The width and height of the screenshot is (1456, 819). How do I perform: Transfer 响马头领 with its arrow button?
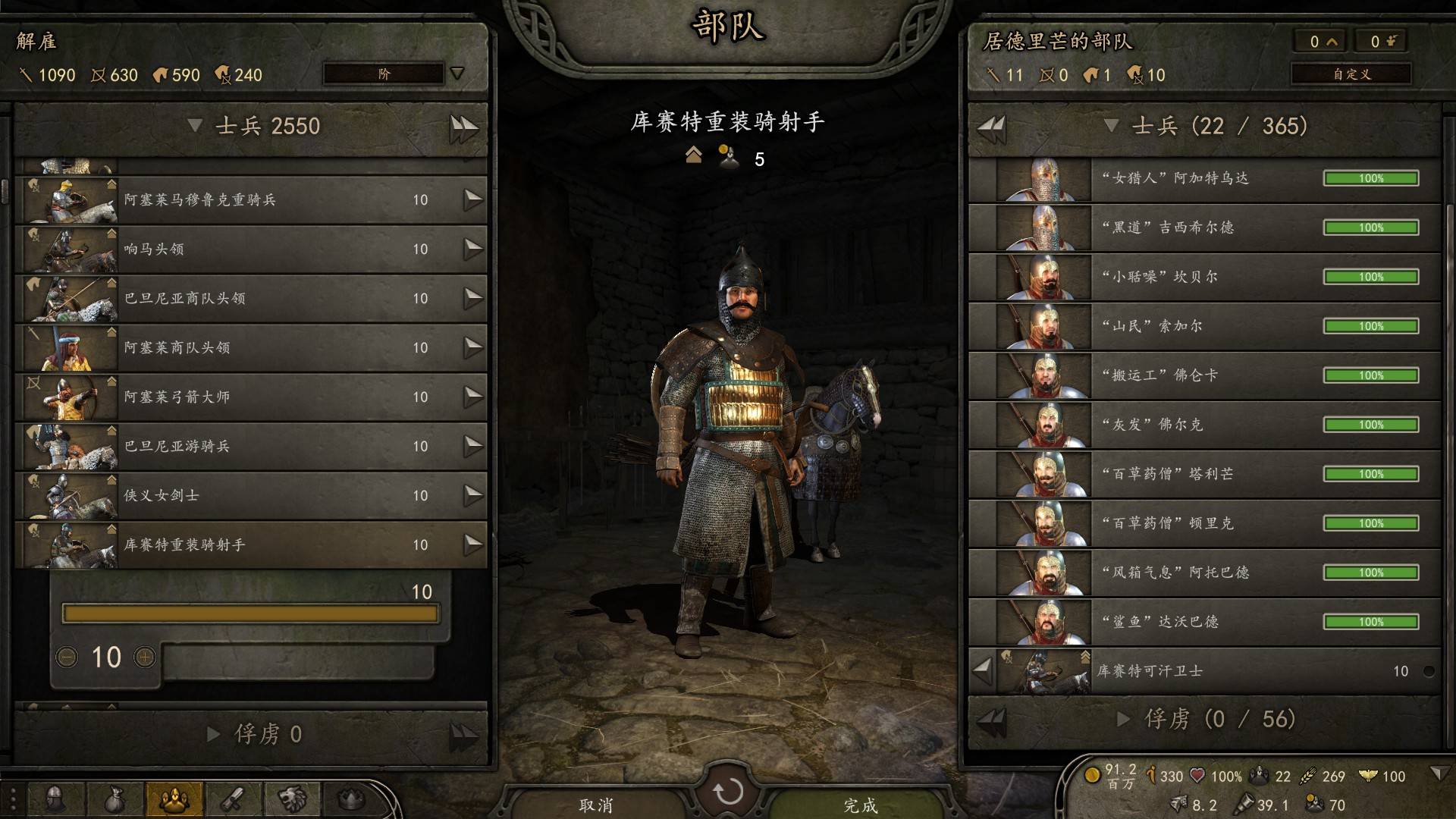click(473, 249)
